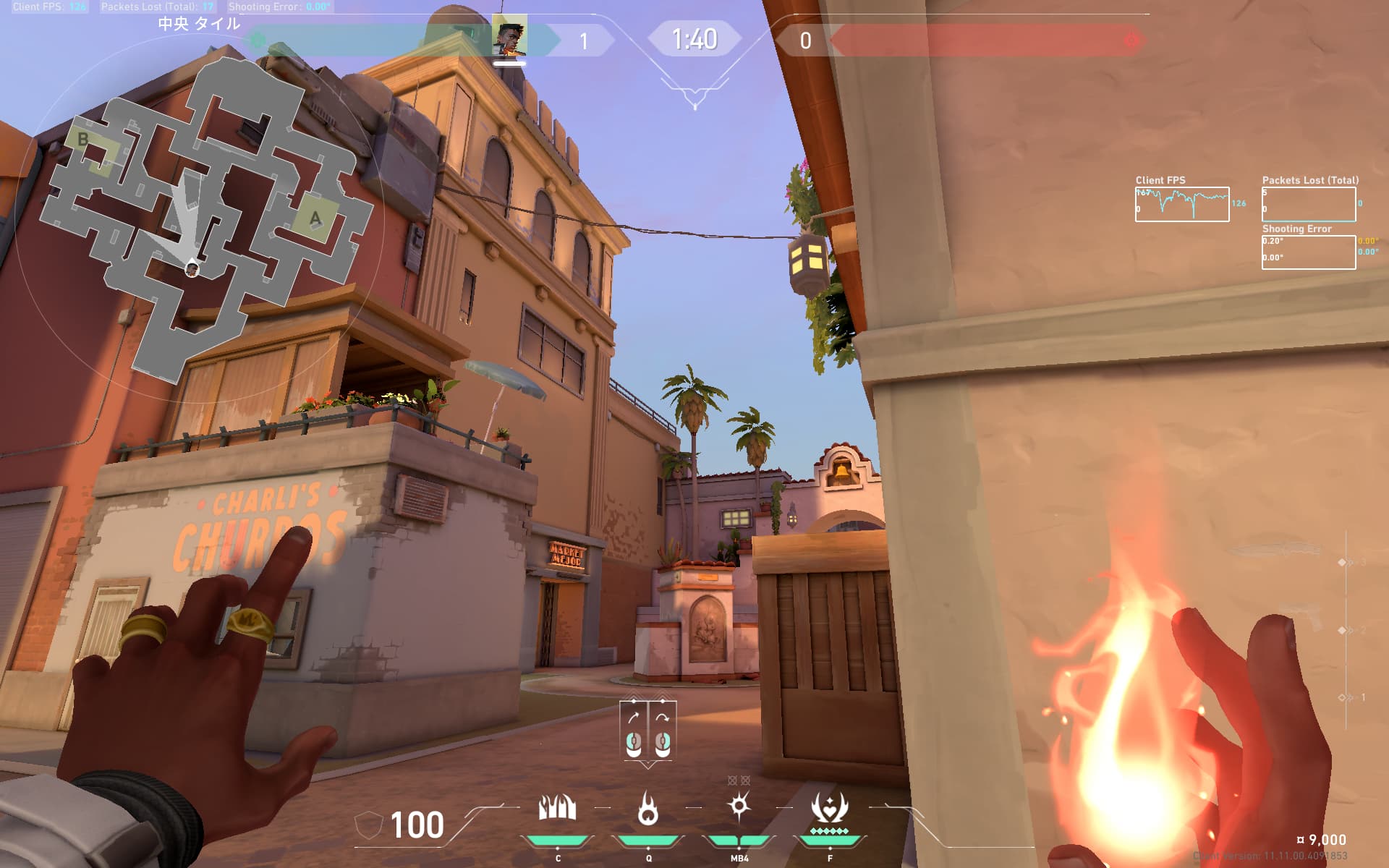Mark site A on the minimap
The width and height of the screenshot is (1389, 868).
tap(315, 218)
